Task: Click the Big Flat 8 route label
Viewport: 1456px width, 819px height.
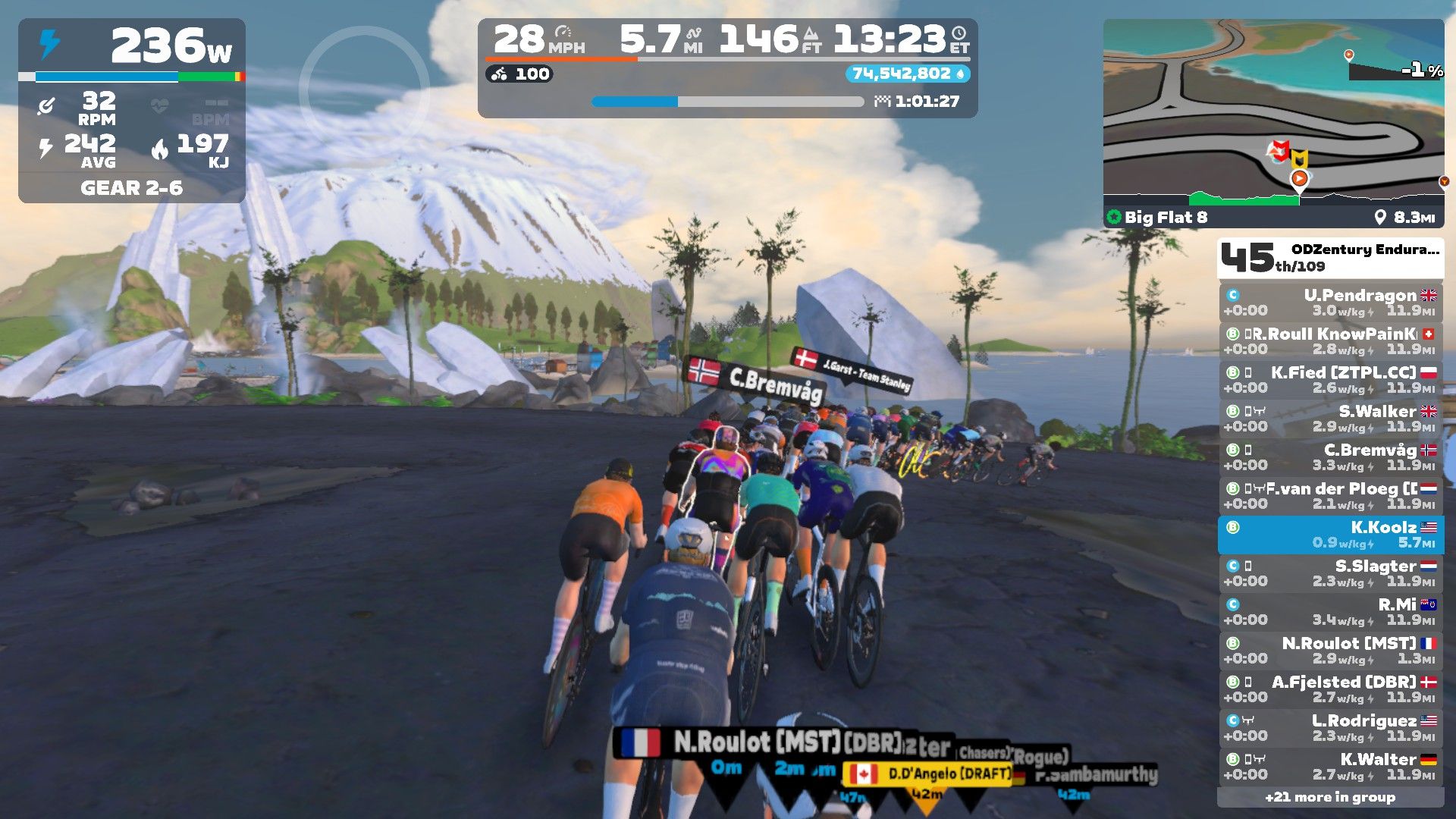Action: 1166,218
